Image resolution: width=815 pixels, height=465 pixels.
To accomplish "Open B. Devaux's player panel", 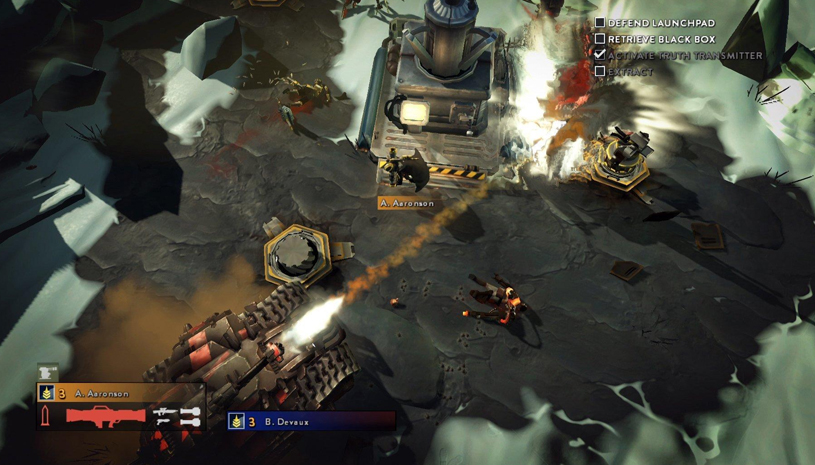I will pyautogui.click(x=310, y=422).
